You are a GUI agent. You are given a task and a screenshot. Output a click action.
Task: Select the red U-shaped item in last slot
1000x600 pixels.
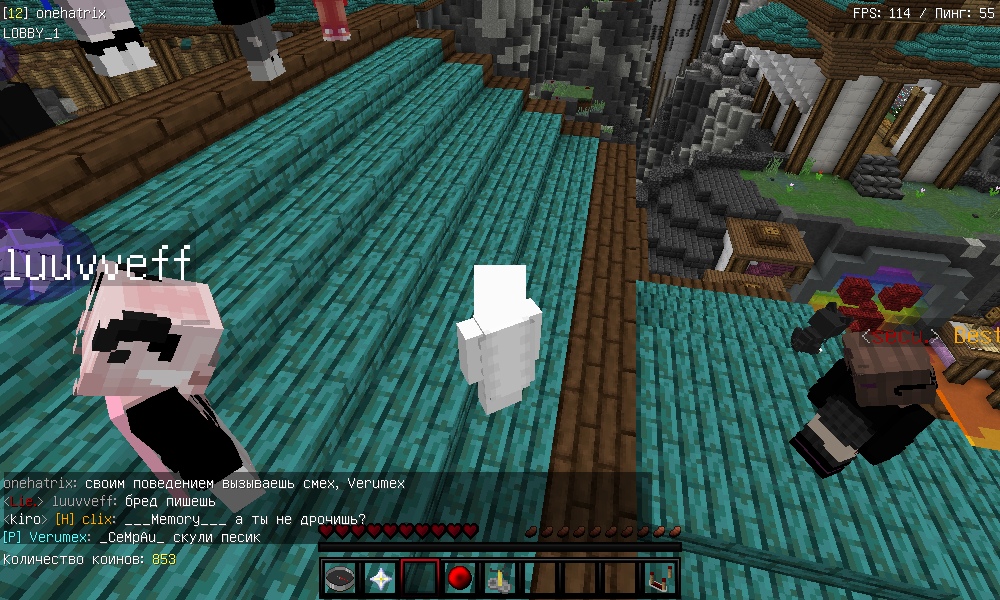click(659, 578)
